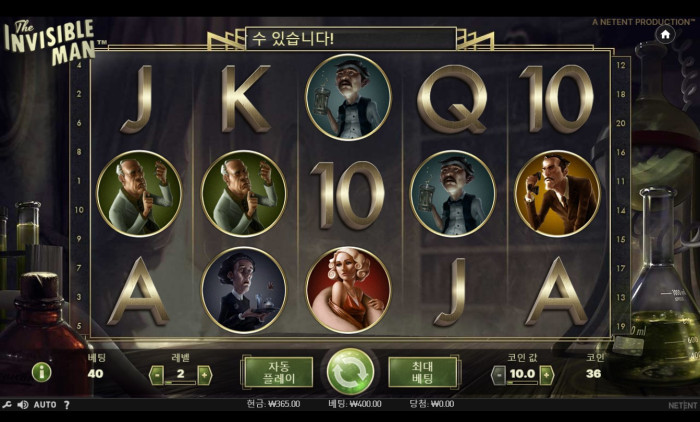Start auto play (자동 플레이)

pos(277,372)
